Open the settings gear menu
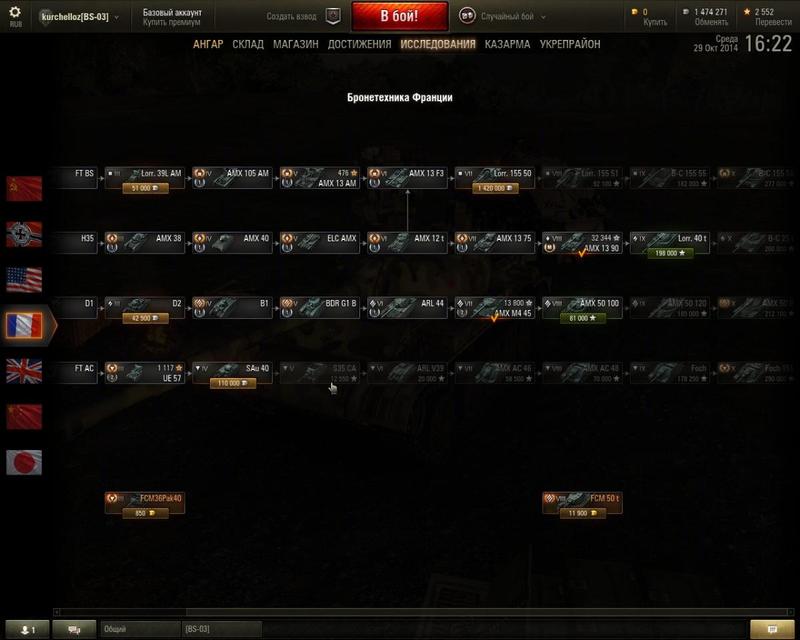 click(14, 12)
